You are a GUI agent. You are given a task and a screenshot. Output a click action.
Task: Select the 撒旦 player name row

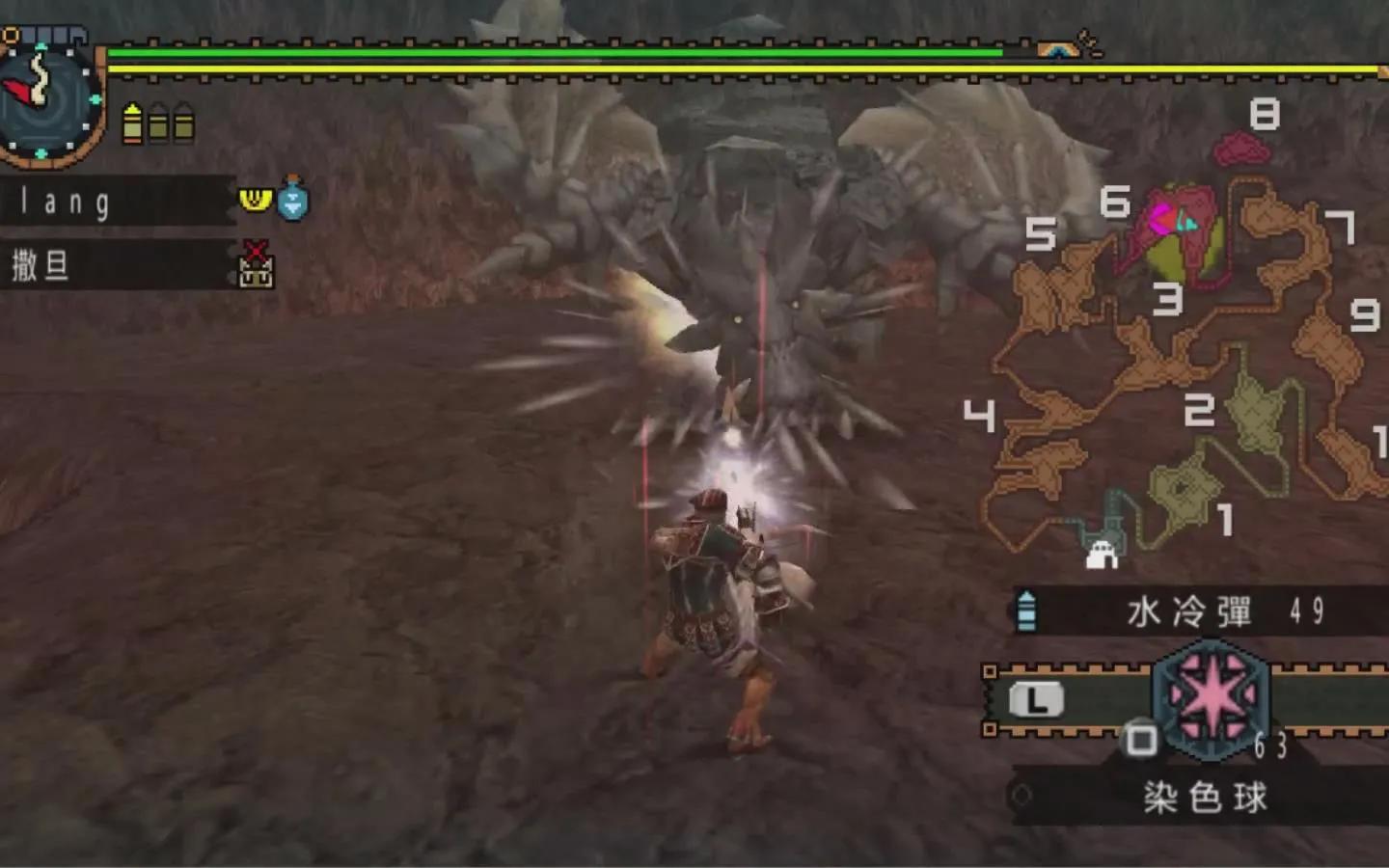point(116,264)
